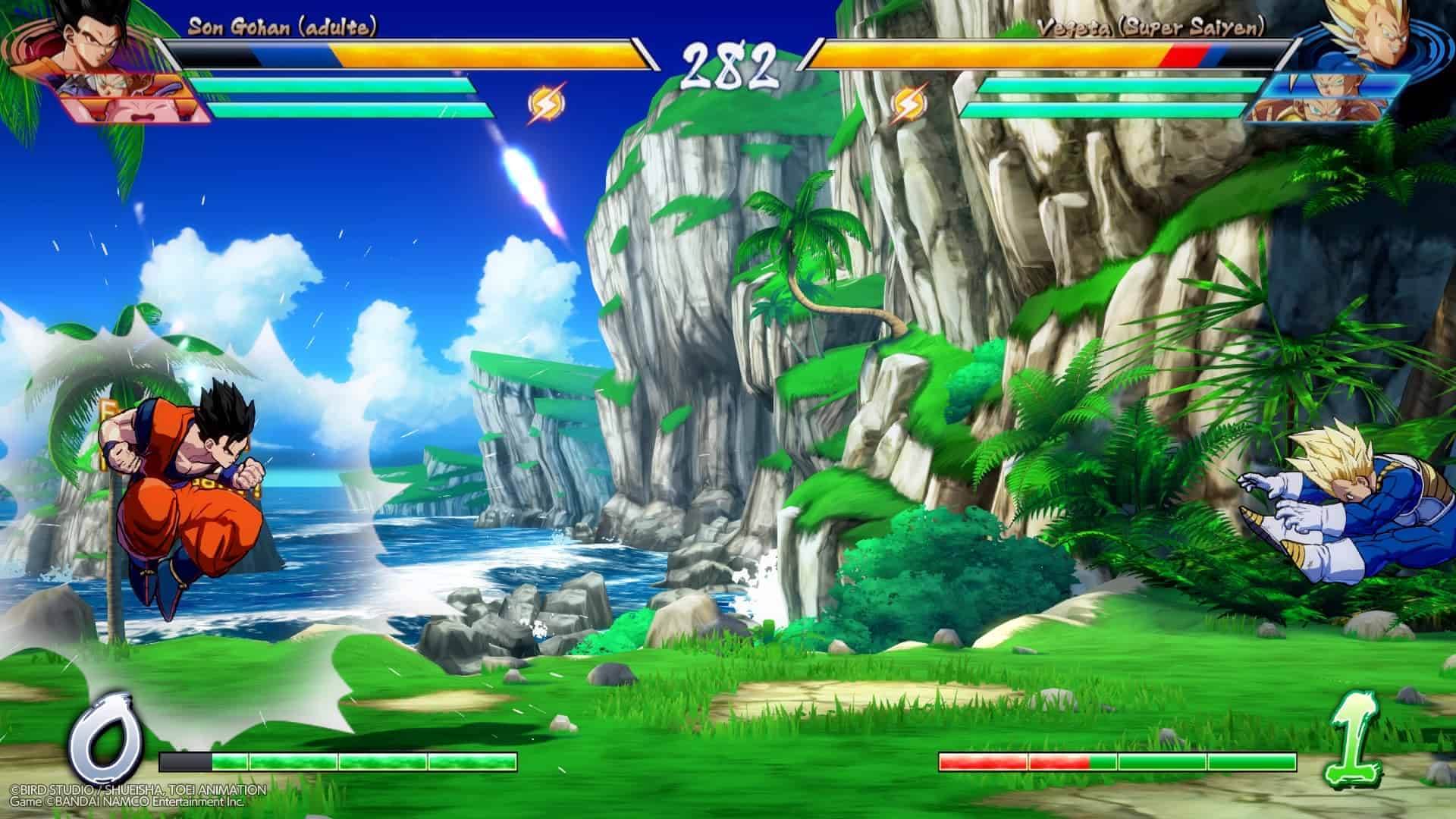Image resolution: width=1456 pixels, height=819 pixels.
Task: Click the right team's Sparking lightning icon
Action: 905,105
